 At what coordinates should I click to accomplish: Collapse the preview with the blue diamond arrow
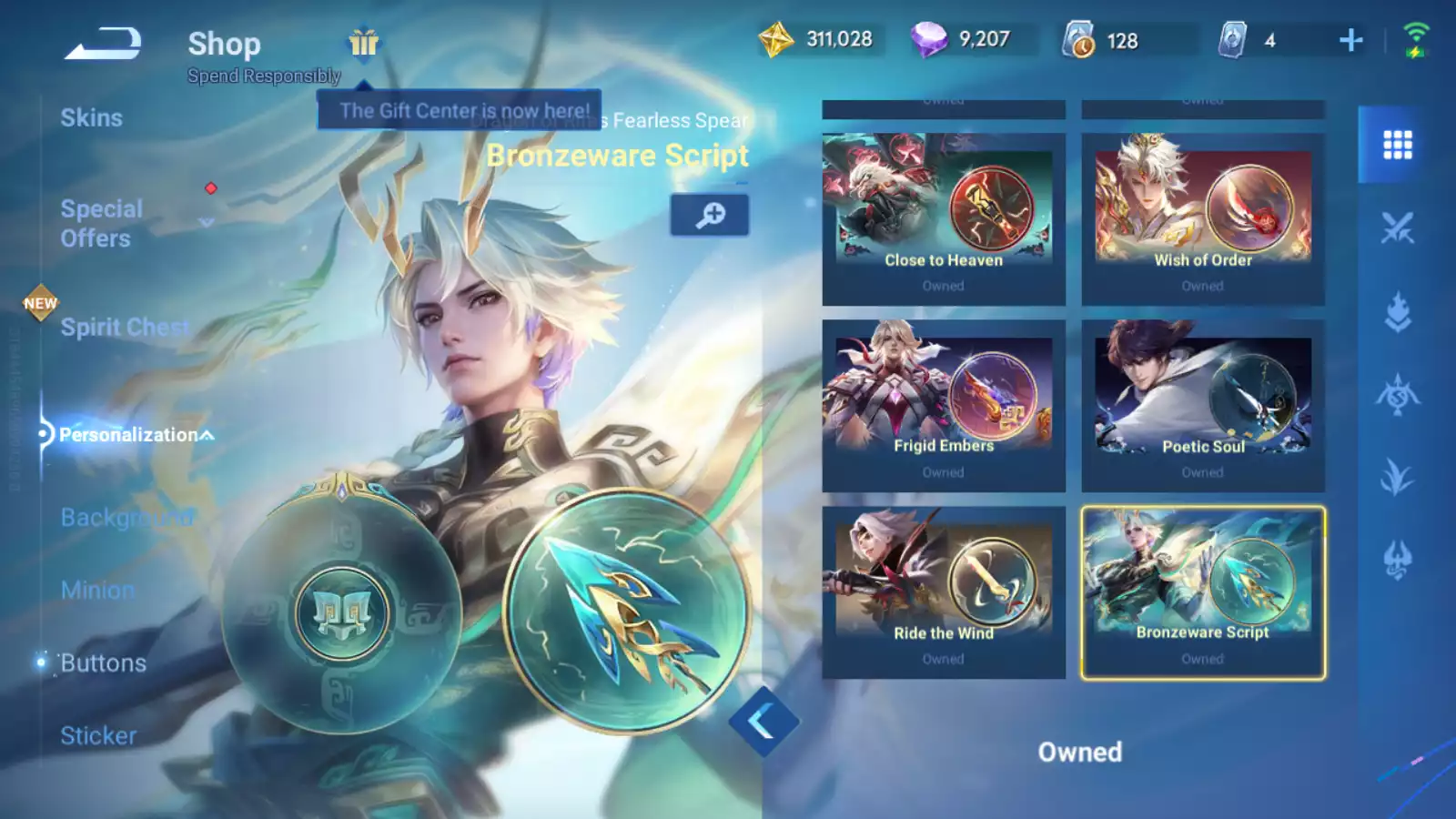(x=763, y=723)
